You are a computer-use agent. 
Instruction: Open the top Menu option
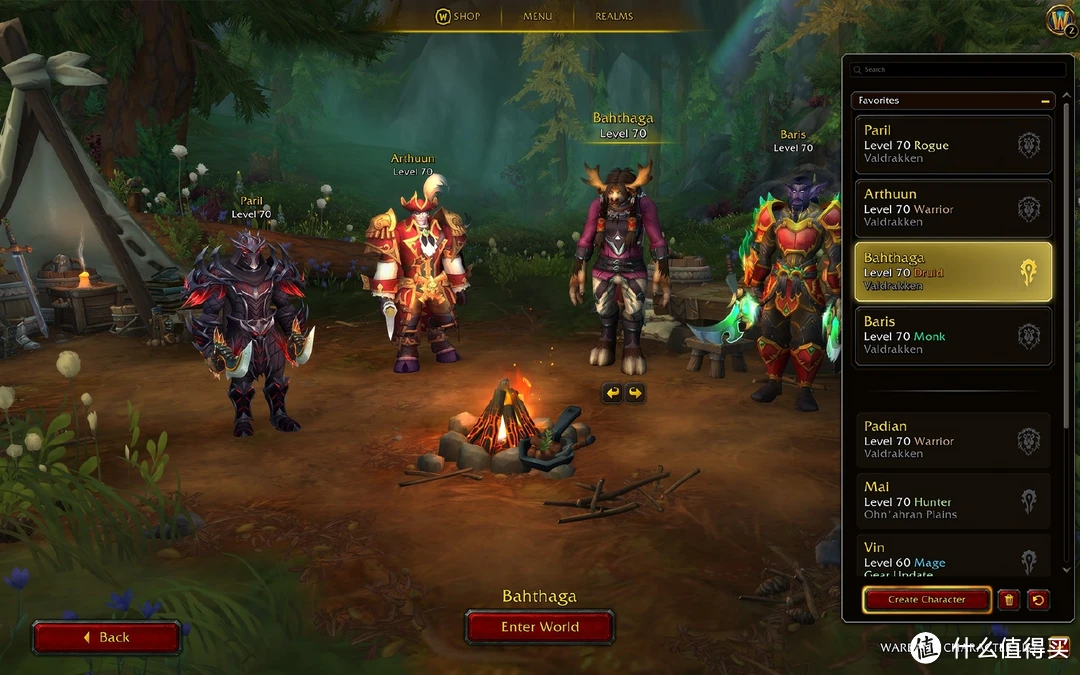click(538, 16)
